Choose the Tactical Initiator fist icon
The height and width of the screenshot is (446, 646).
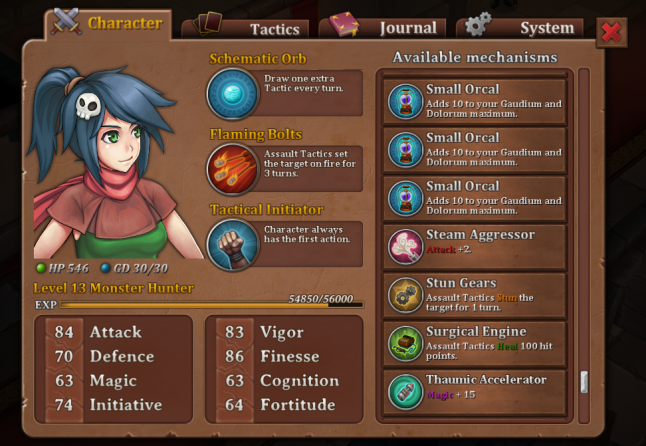pos(233,245)
